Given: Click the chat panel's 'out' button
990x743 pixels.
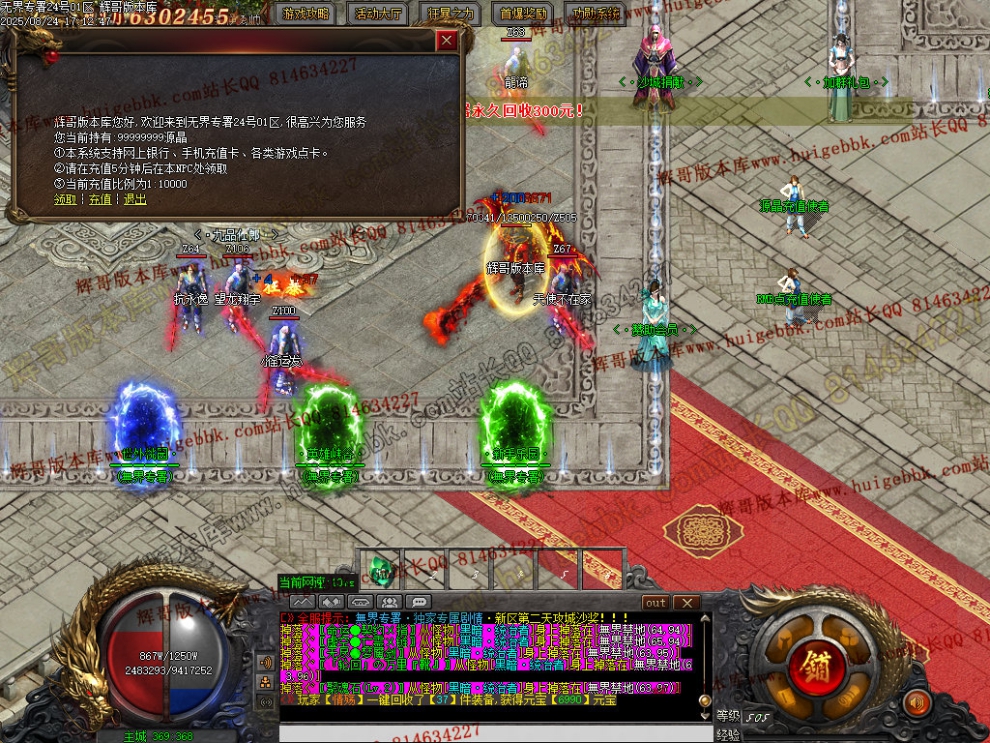Looking at the screenshot, I should coord(655,603).
